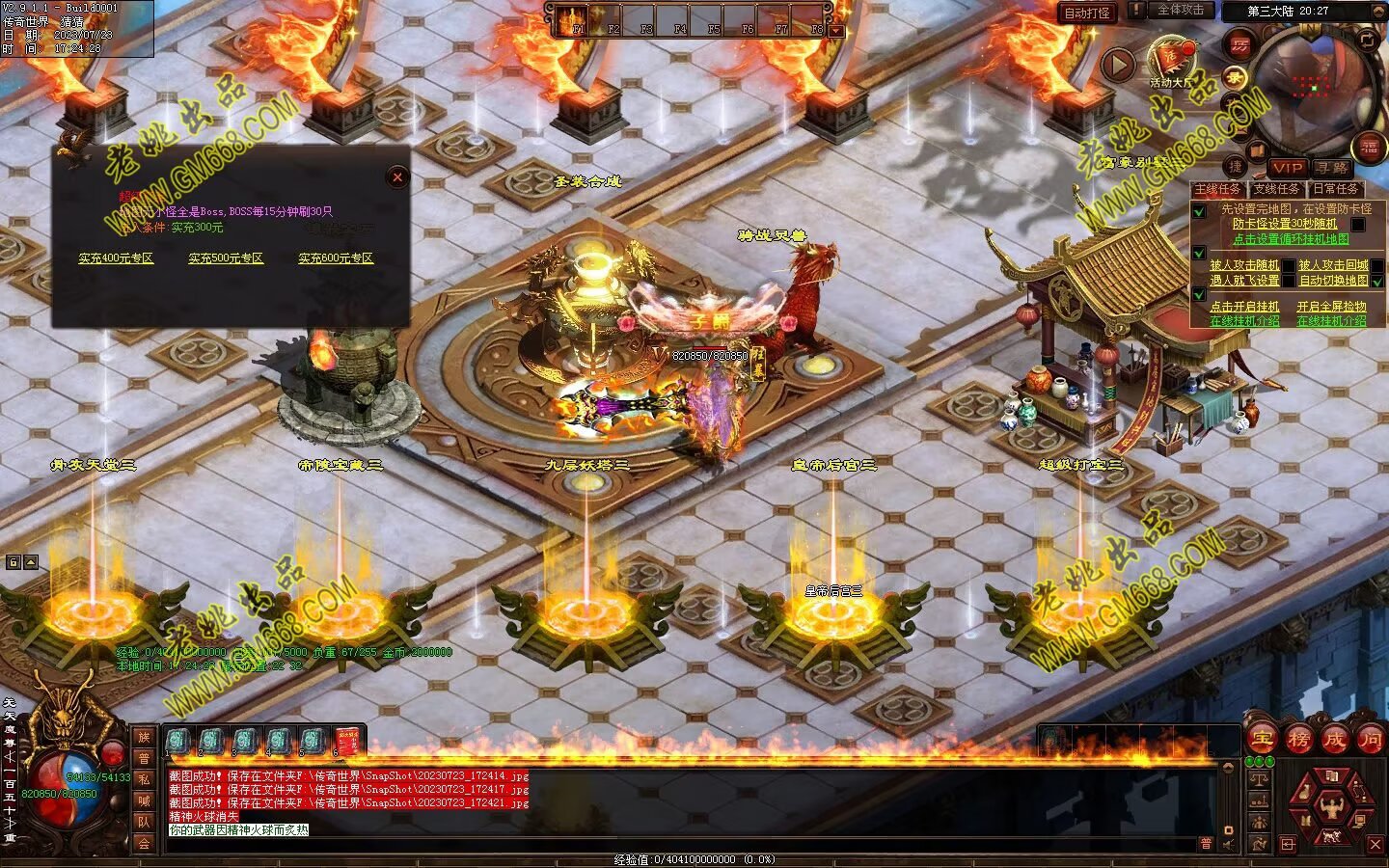Open the 活动大厅 event hall icon
The height and width of the screenshot is (868, 1389).
pos(1171,60)
